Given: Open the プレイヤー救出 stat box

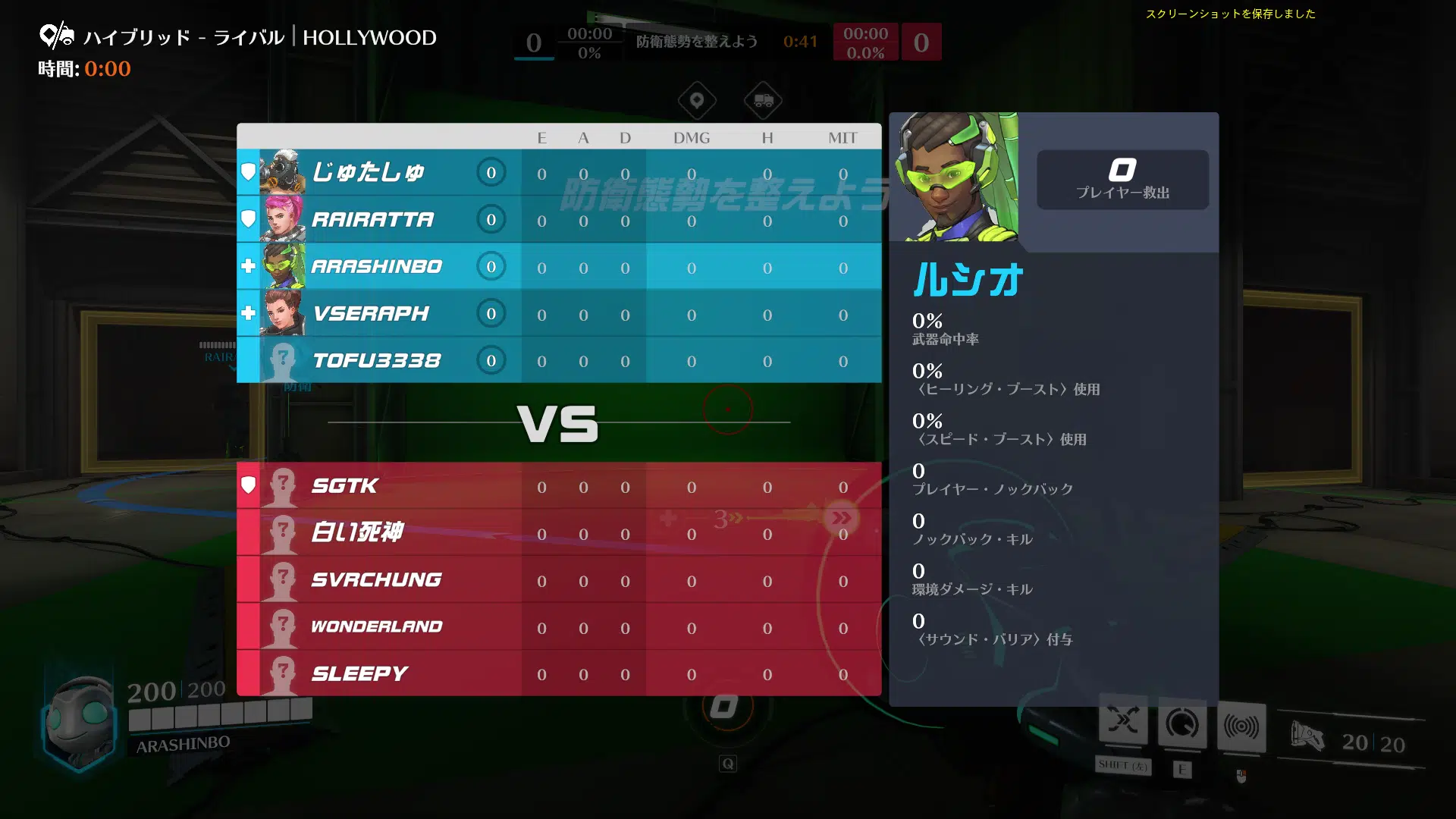Looking at the screenshot, I should click(1123, 180).
